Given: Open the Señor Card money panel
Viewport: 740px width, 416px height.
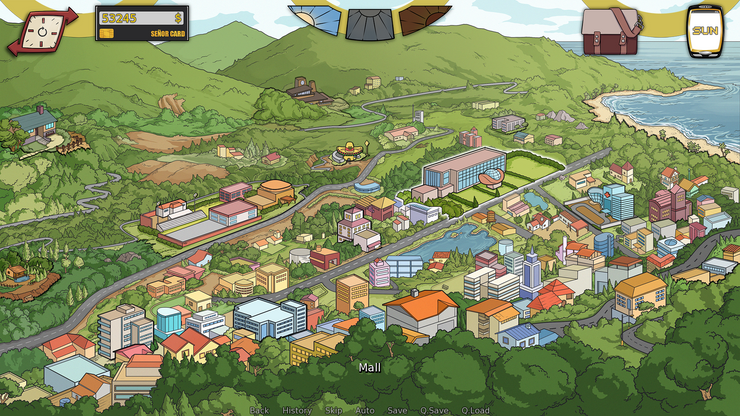Looking at the screenshot, I should pos(141,23).
